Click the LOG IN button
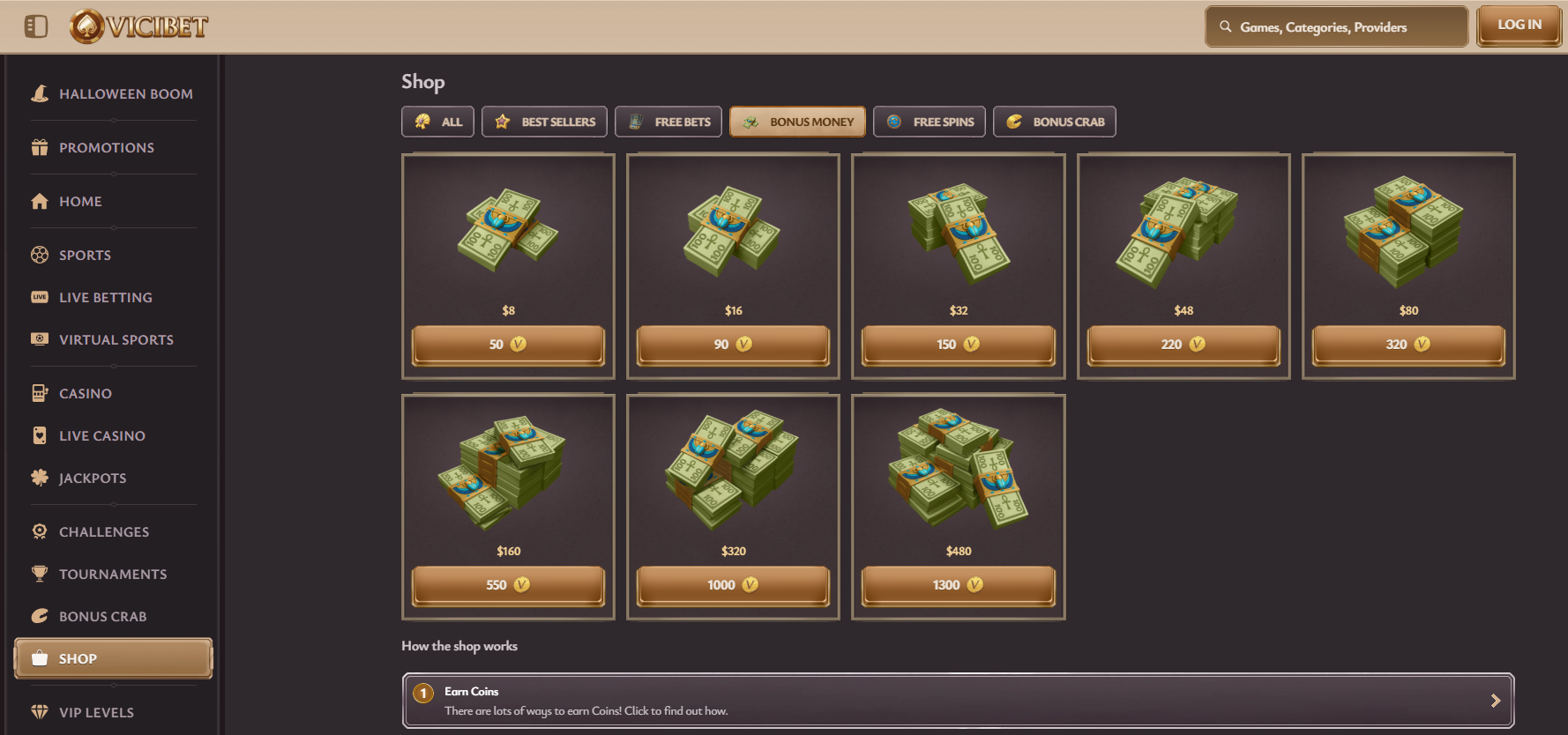The width and height of the screenshot is (1568, 735). pyautogui.click(x=1519, y=26)
